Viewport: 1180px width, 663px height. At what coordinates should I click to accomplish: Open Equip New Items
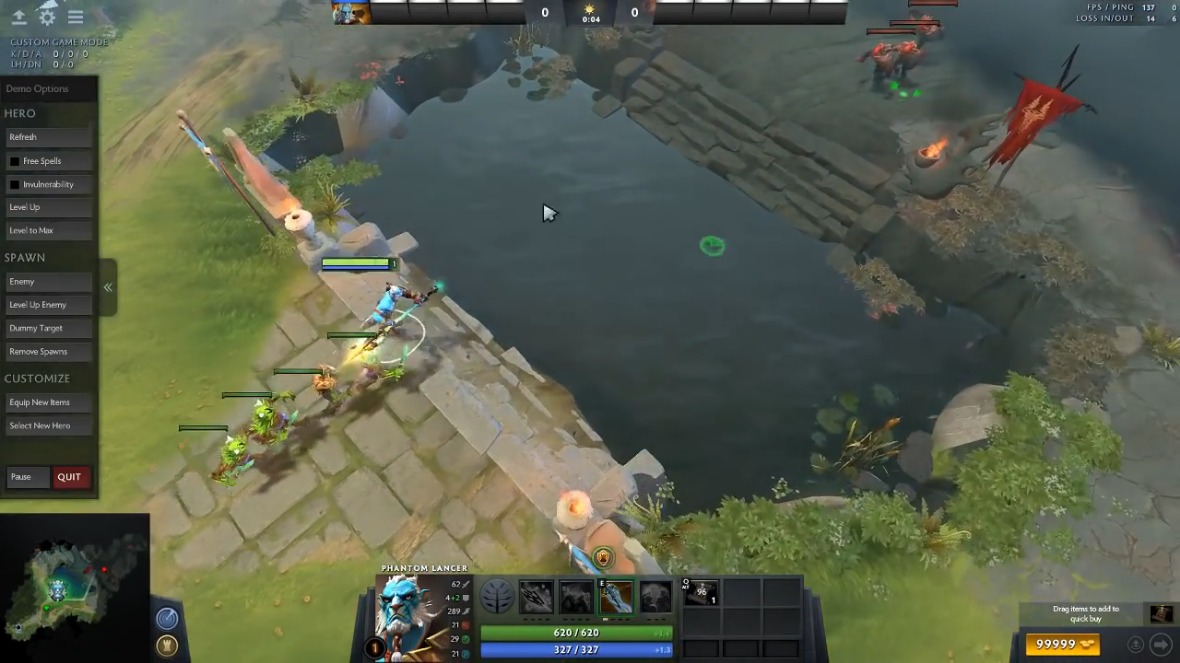point(48,402)
